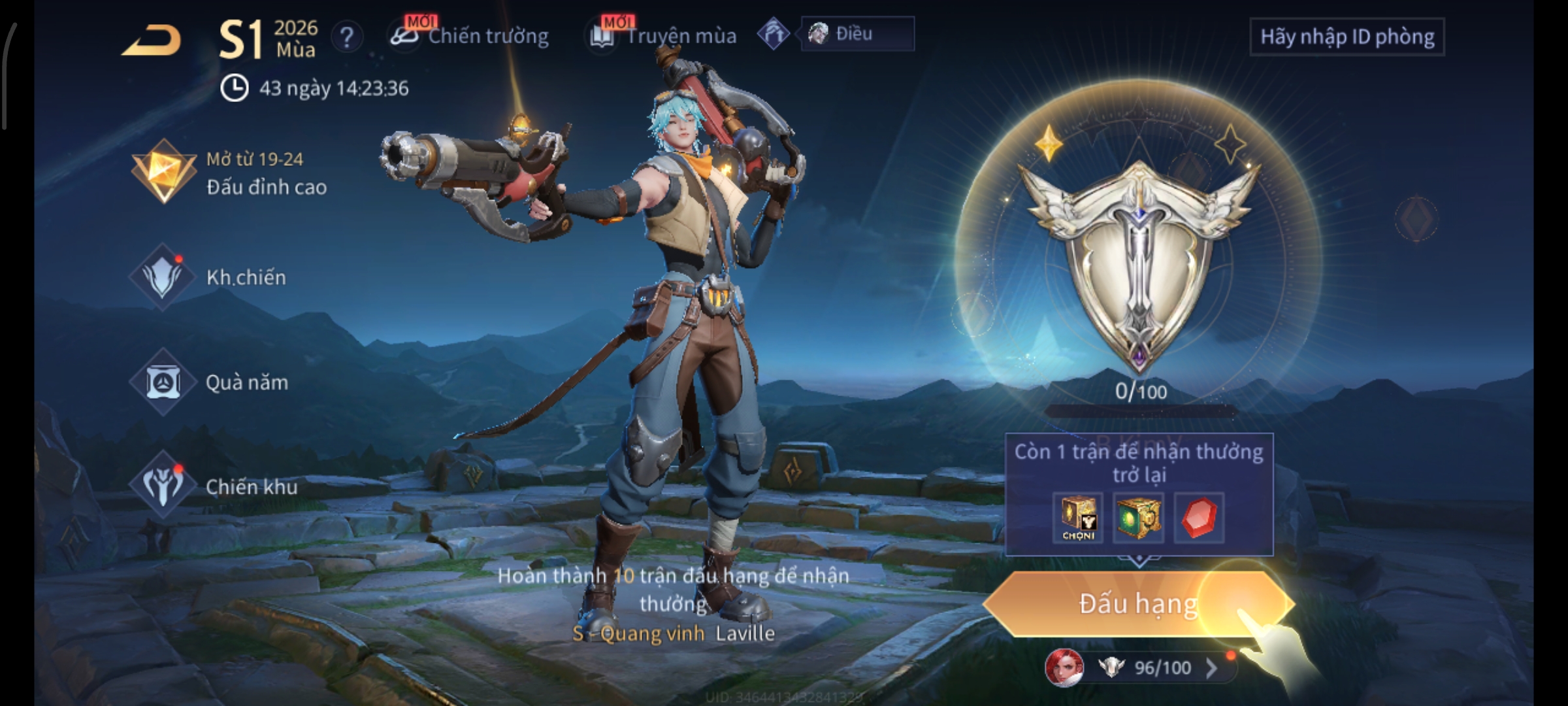The image size is (1568, 706).
Task: Inspect the green gem chest reward
Action: [x=1138, y=518]
